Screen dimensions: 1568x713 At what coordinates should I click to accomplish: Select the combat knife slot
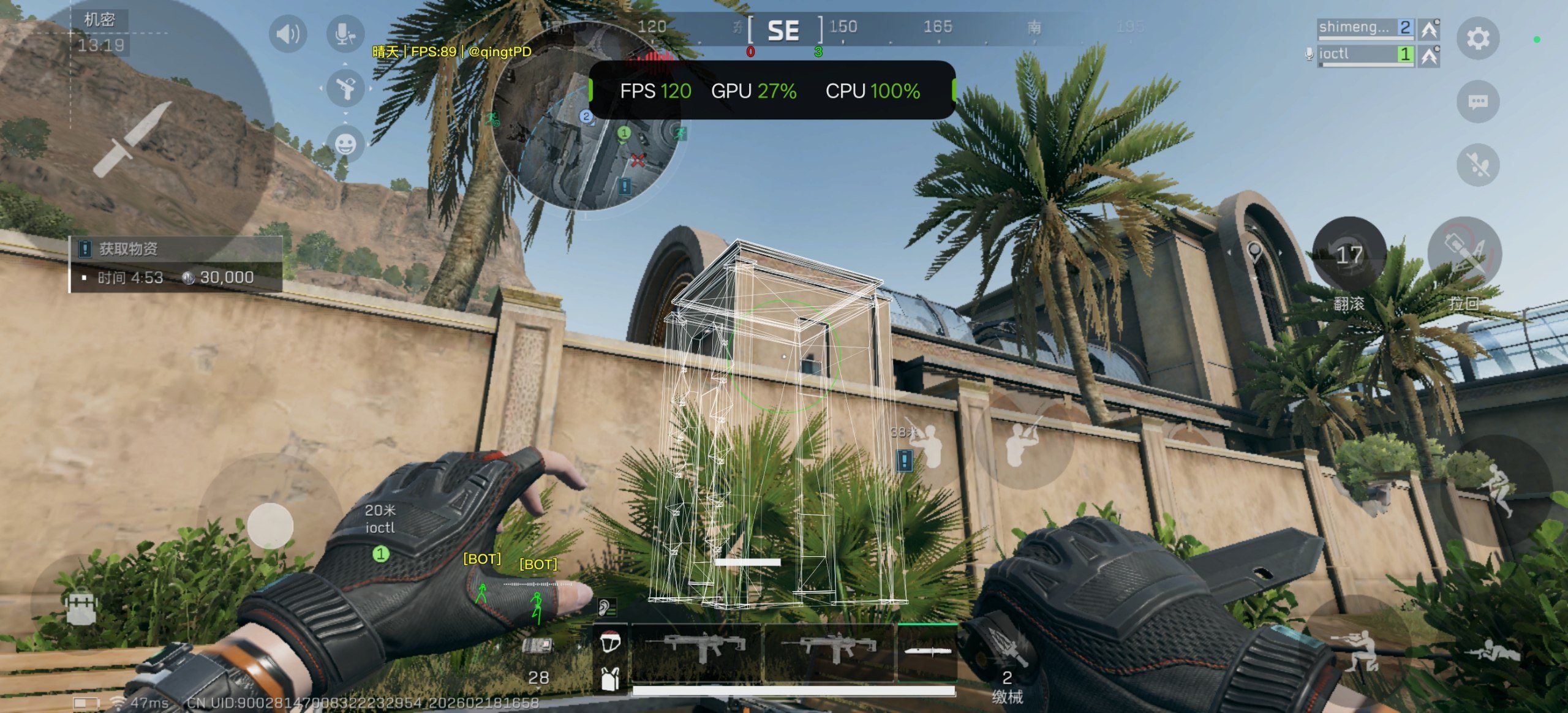[927, 652]
